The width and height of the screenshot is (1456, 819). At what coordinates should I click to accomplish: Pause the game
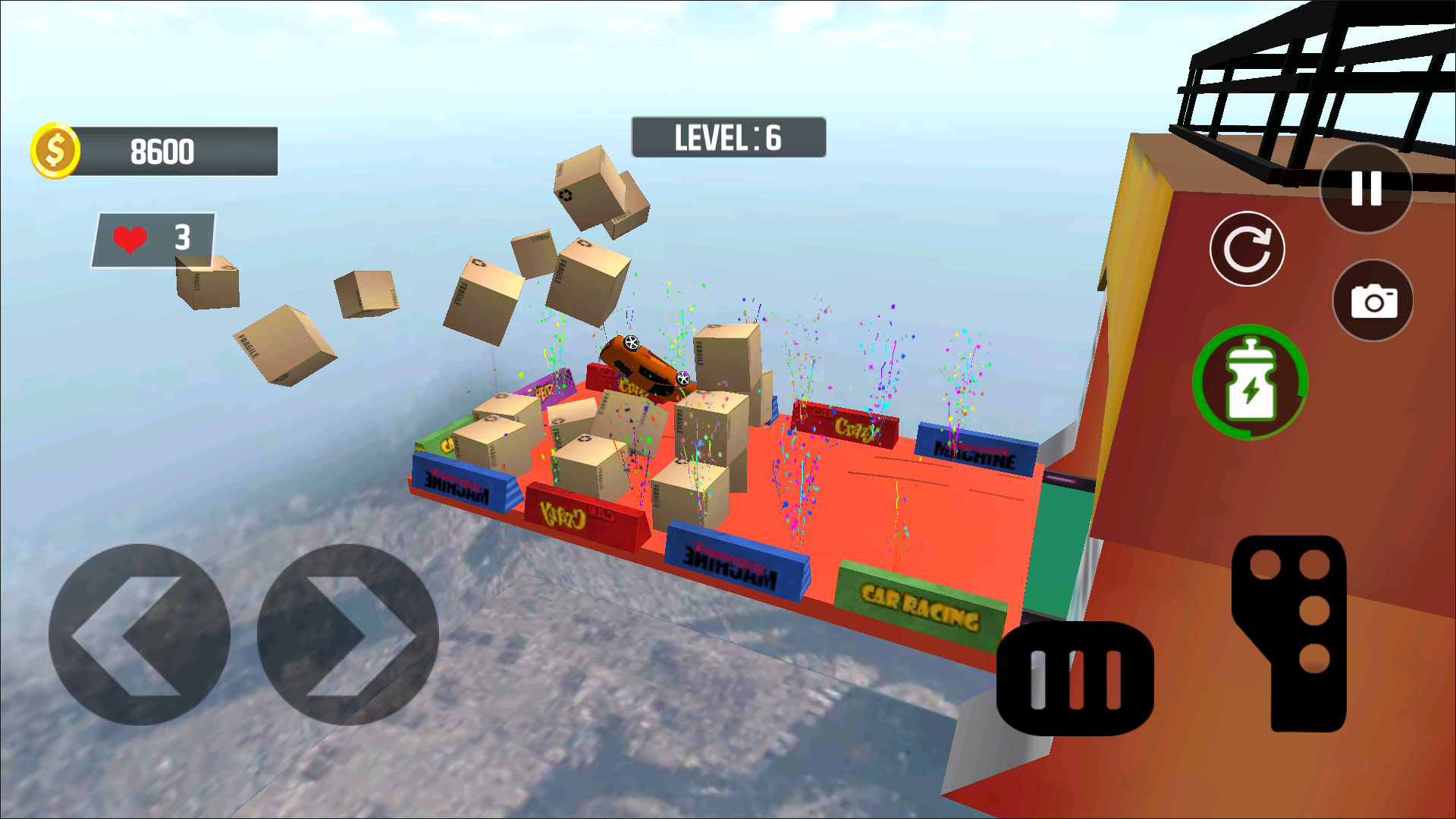tap(1366, 188)
